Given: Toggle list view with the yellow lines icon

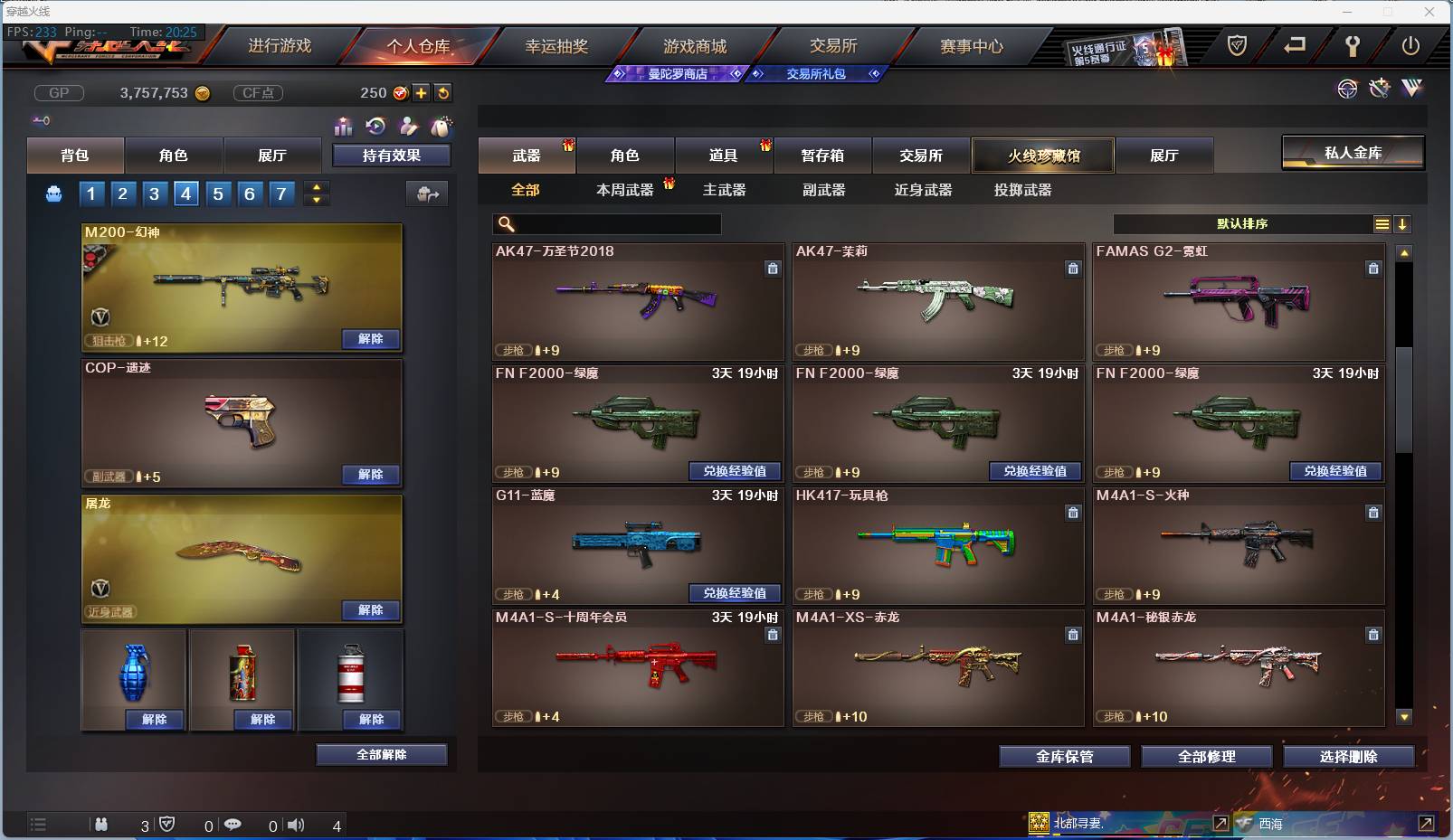Looking at the screenshot, I should pyautogui.click(x=1382, y=223).
